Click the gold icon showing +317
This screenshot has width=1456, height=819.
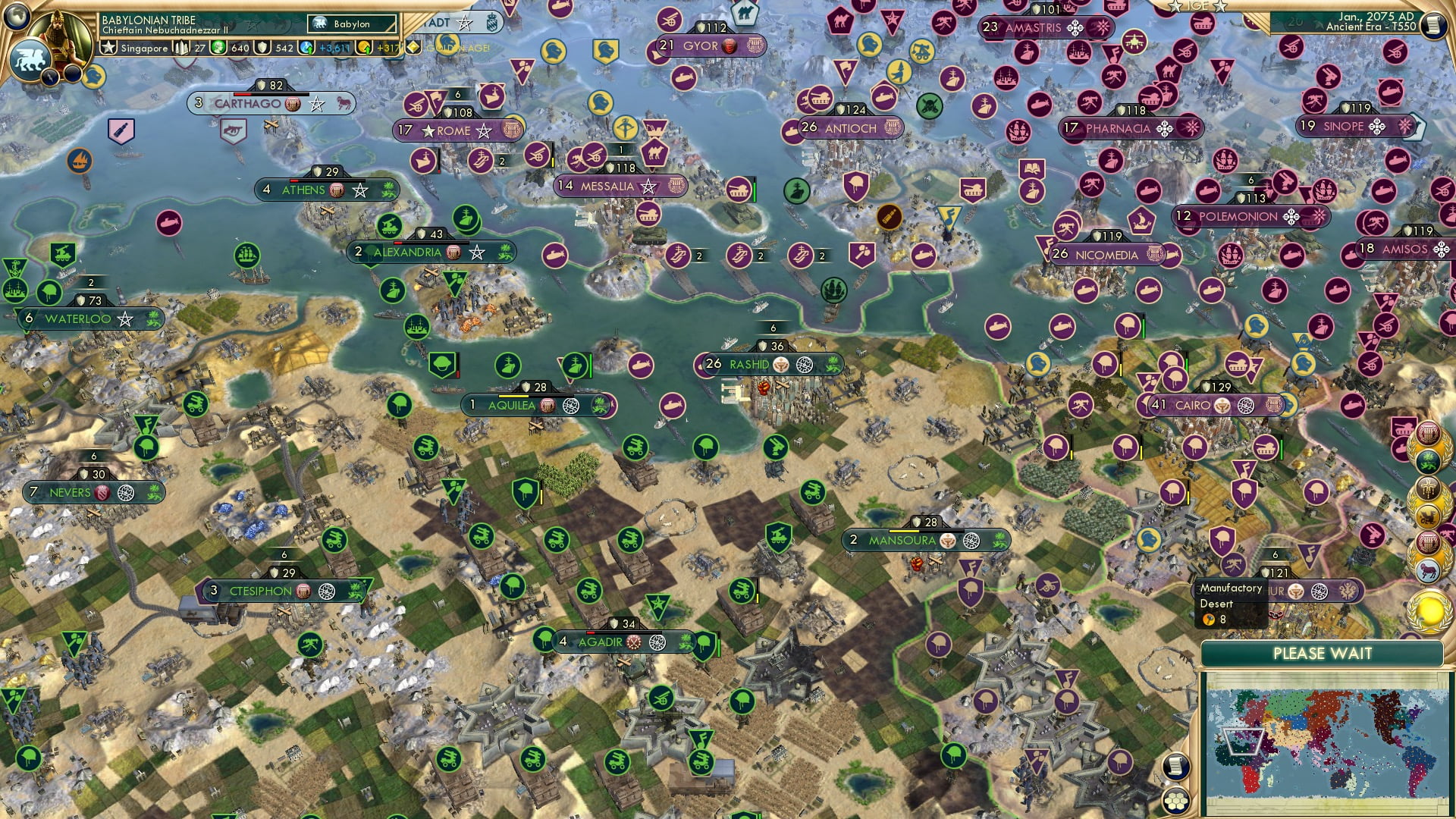[363, 47]
